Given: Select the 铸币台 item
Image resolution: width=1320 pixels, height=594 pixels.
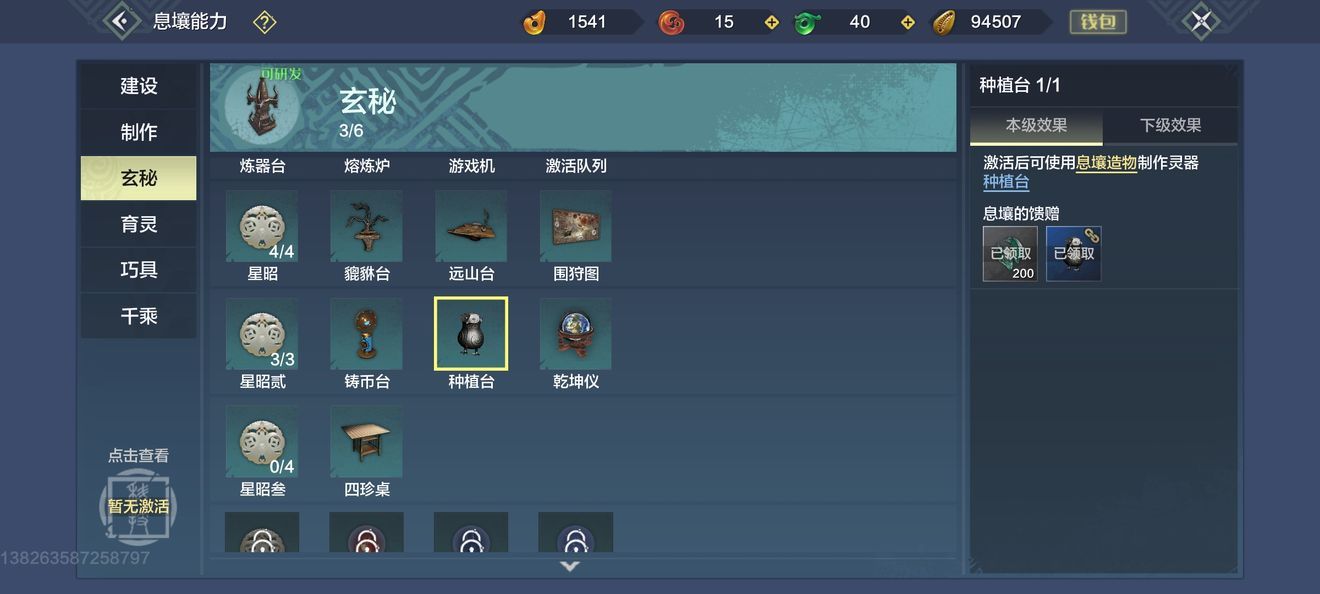Looking at the screenshot, I should point(366,334).
